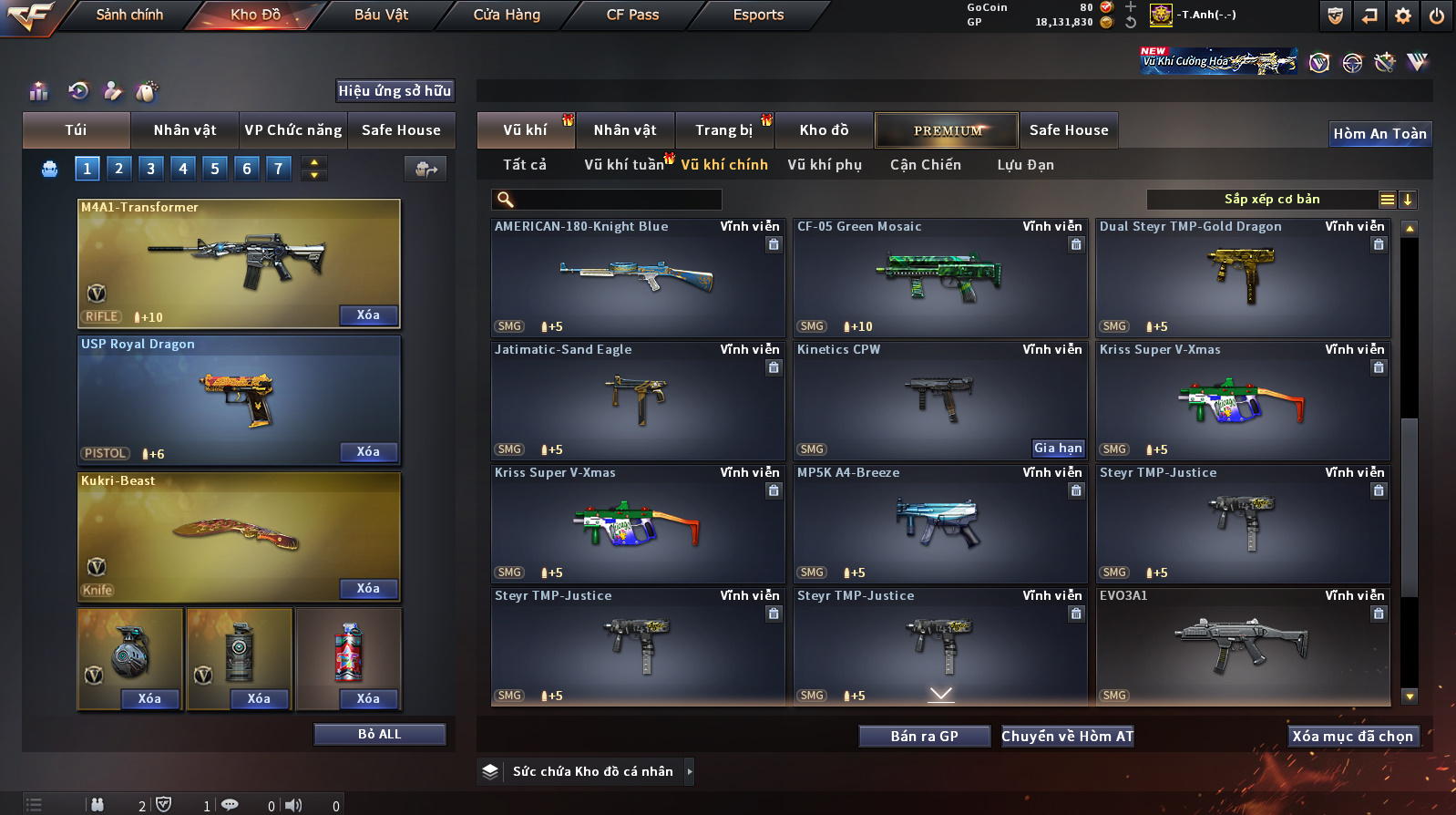
Task: Open the Hòm An Toàn safe box
Action: tap(1379, 134)
